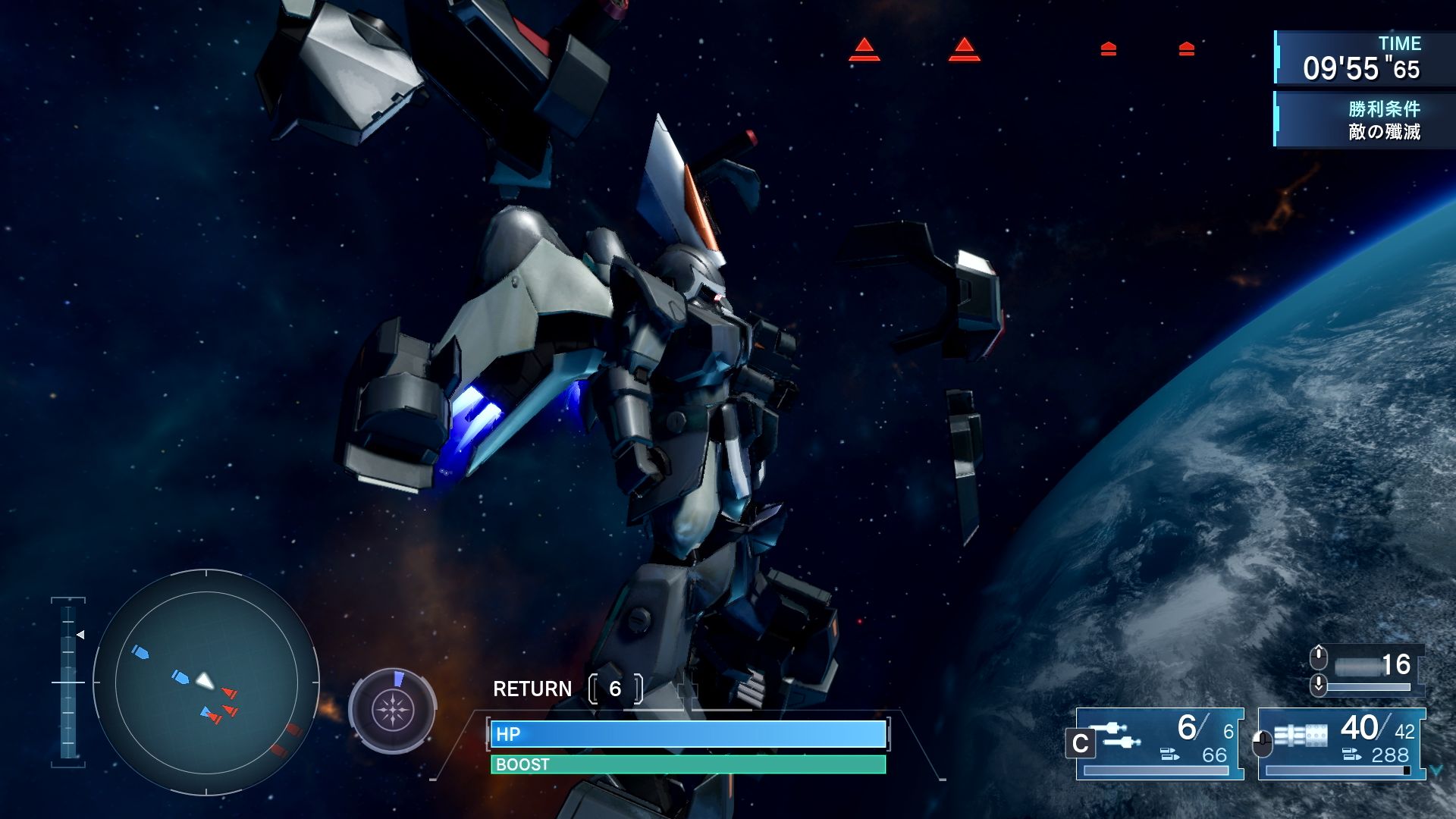Viewport: 1456px width, 819px height.
Task: Click the circular radar minimap
Action: point(206,682)
